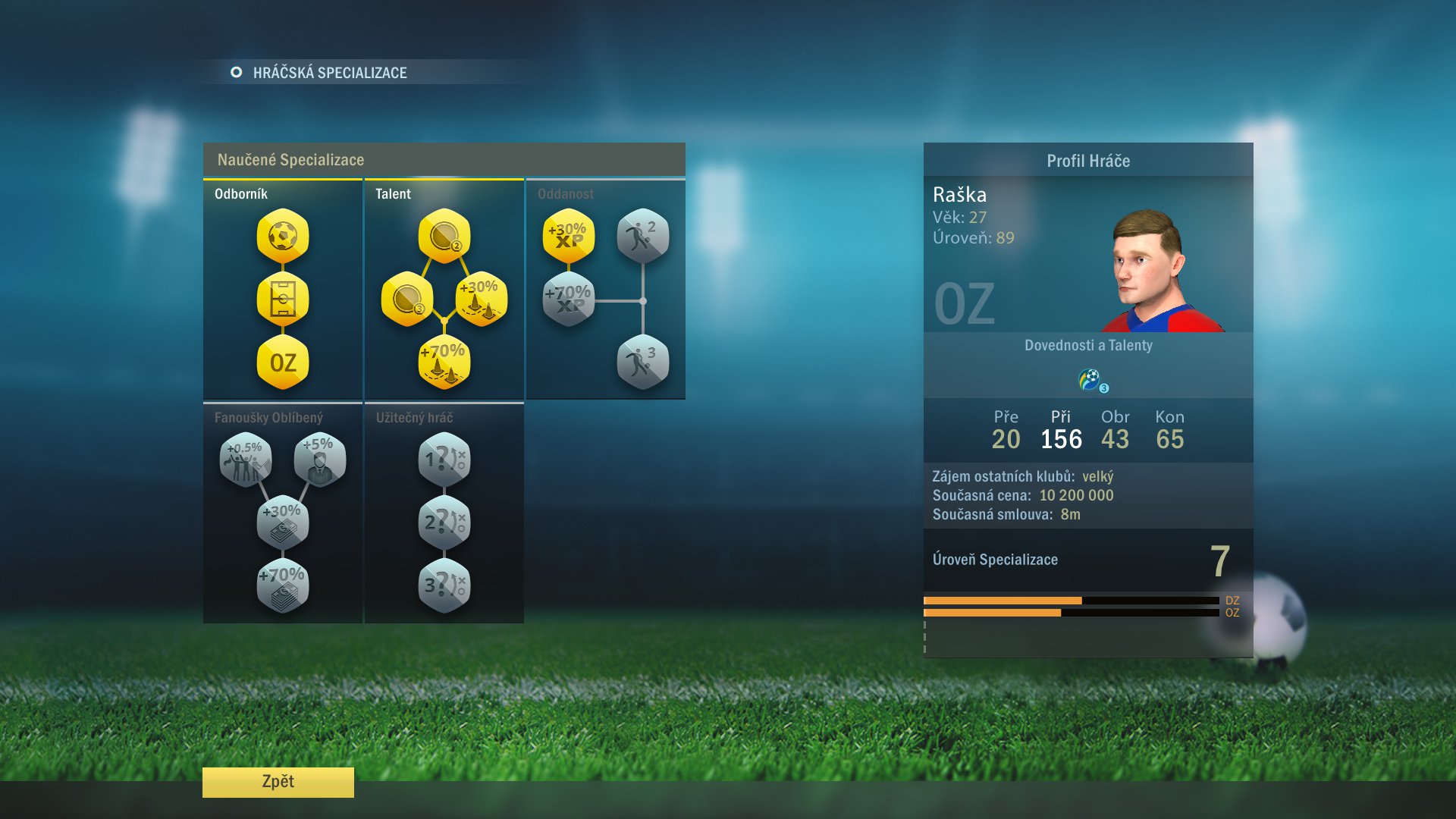Select the soccer ball Odborník badge
Viewport: 1456px width, 819px height.
click(x=283, y=236)
